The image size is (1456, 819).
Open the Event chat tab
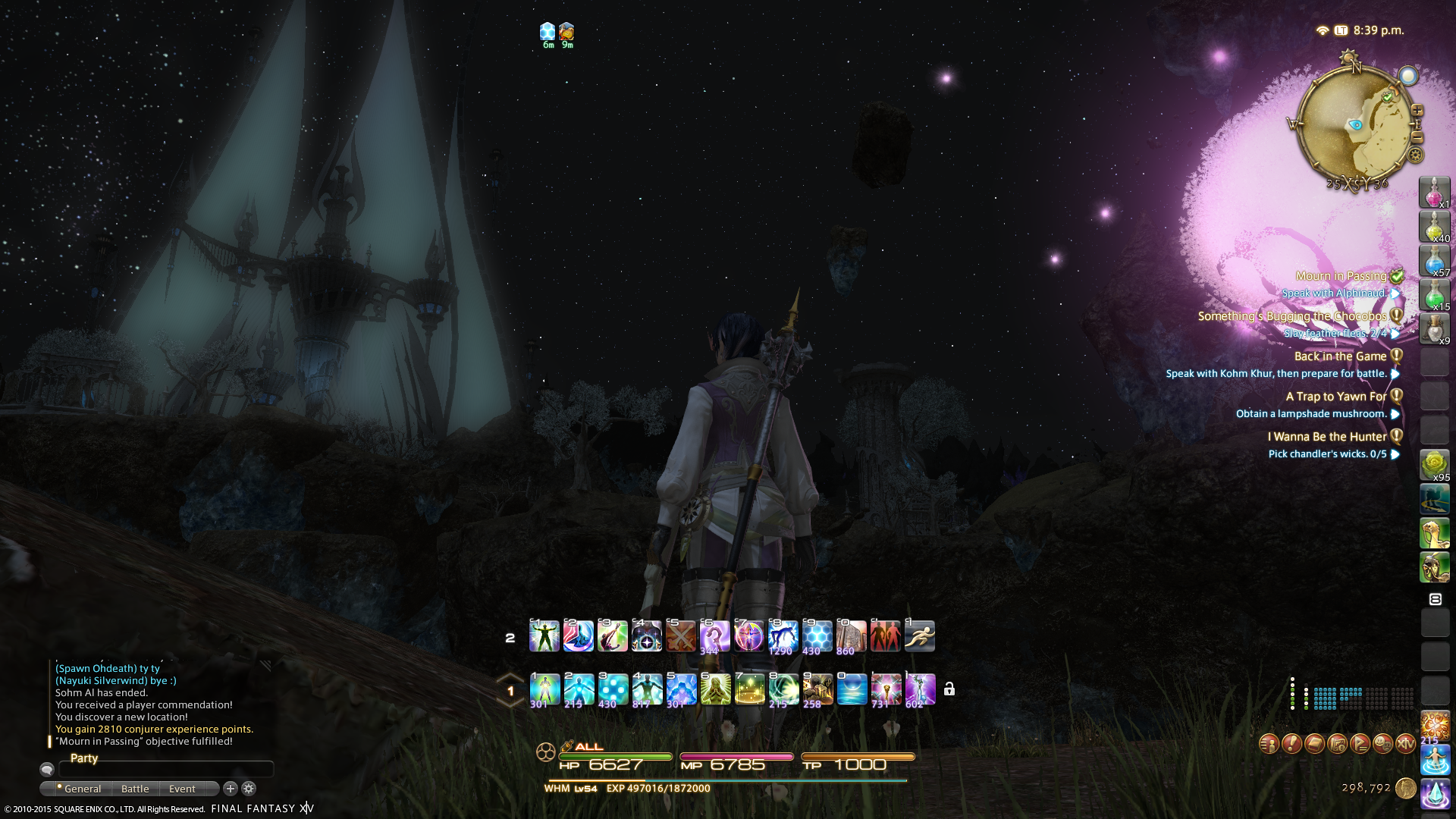(x=182, y=789)
